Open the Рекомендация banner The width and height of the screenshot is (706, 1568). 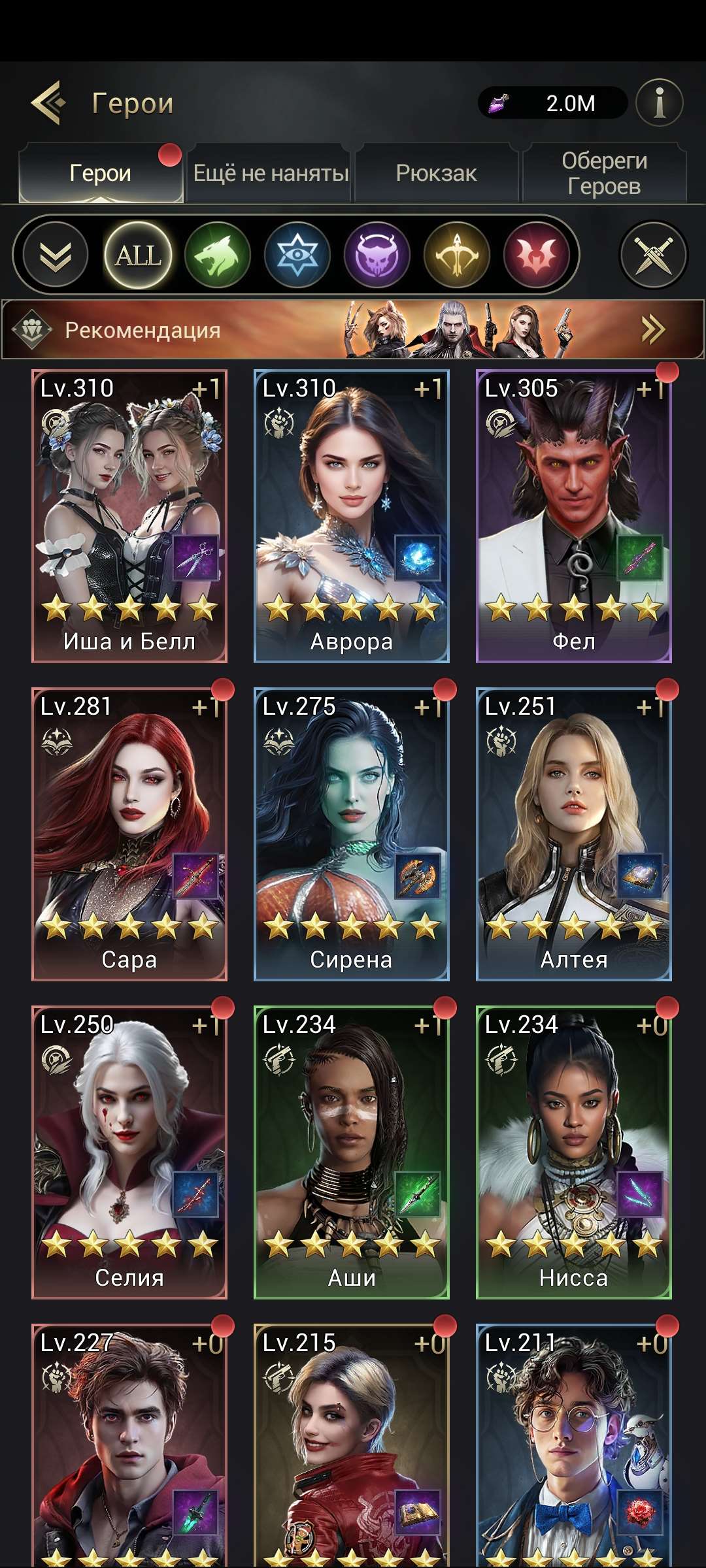click(x=353, y=329)
